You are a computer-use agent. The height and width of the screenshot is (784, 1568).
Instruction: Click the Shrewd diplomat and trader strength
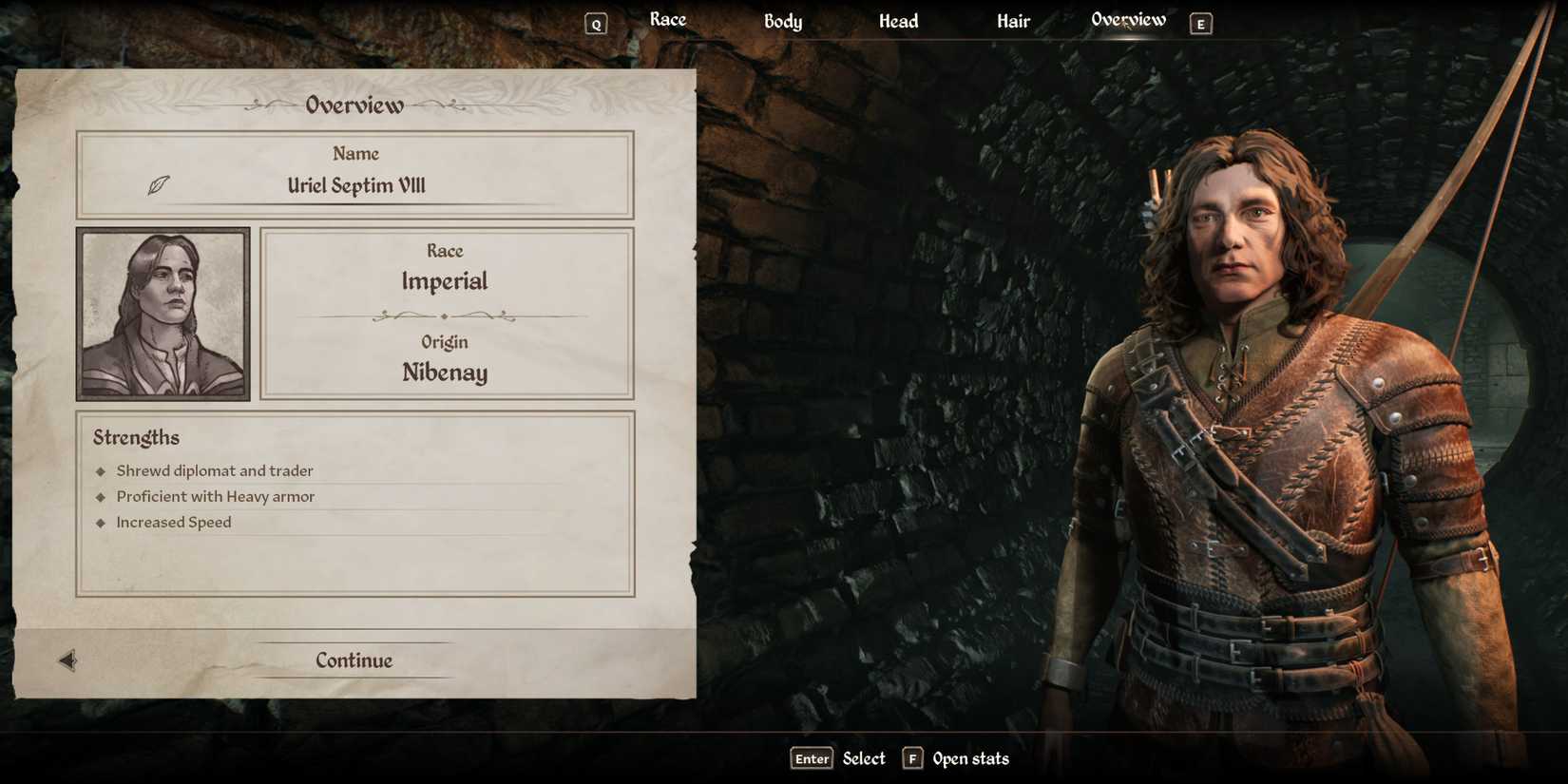tap(215, 469)
